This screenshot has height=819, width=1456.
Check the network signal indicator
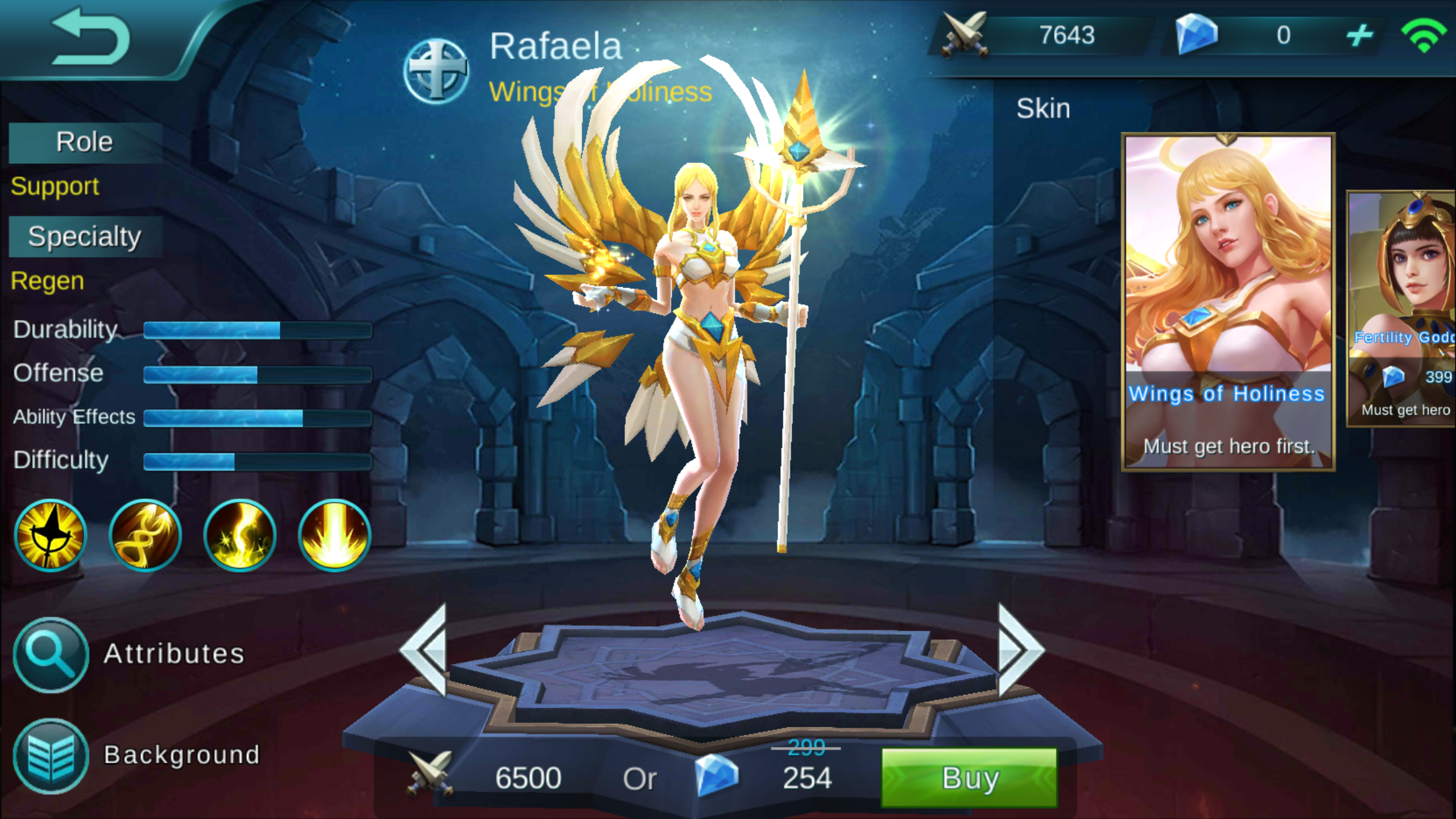[x=1425, y=35]
